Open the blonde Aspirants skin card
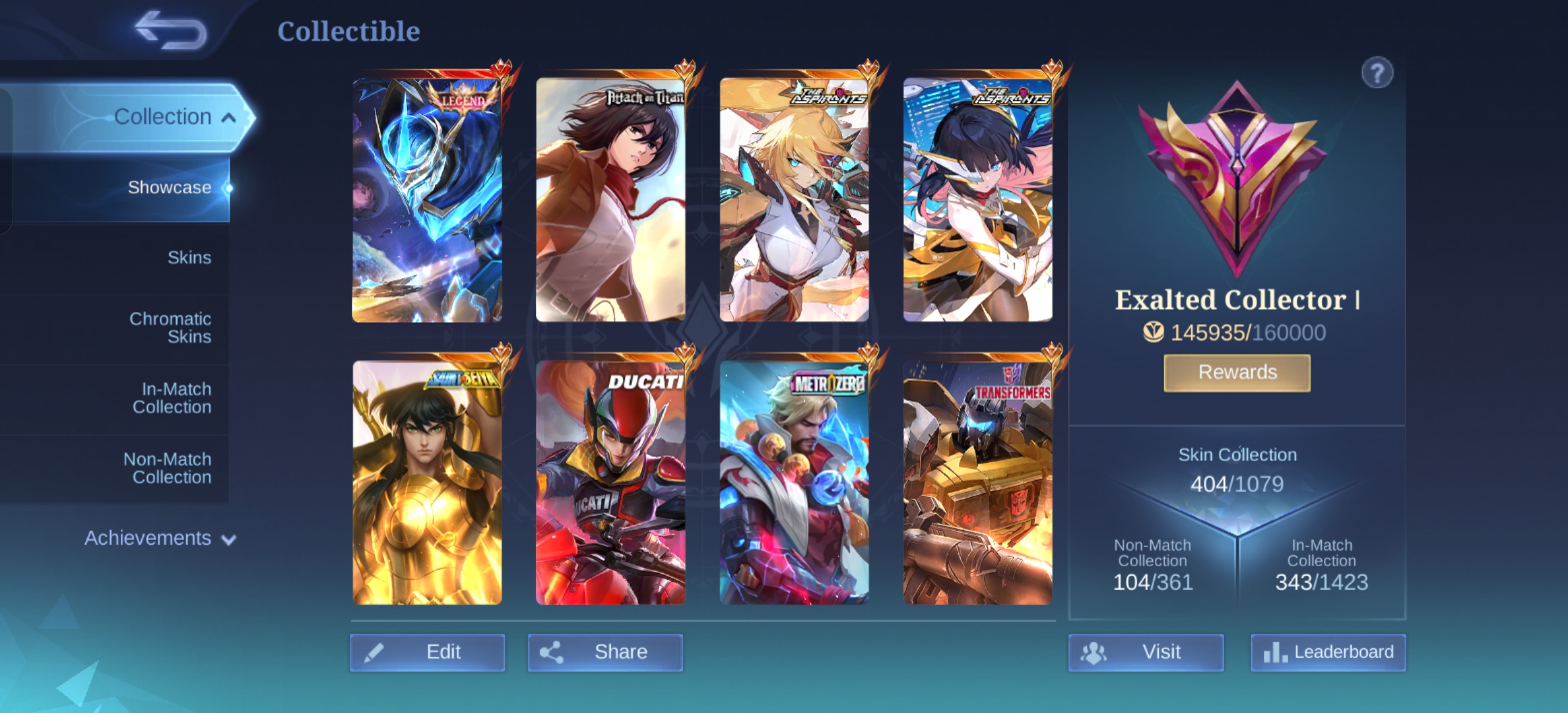 click(794, 199)
